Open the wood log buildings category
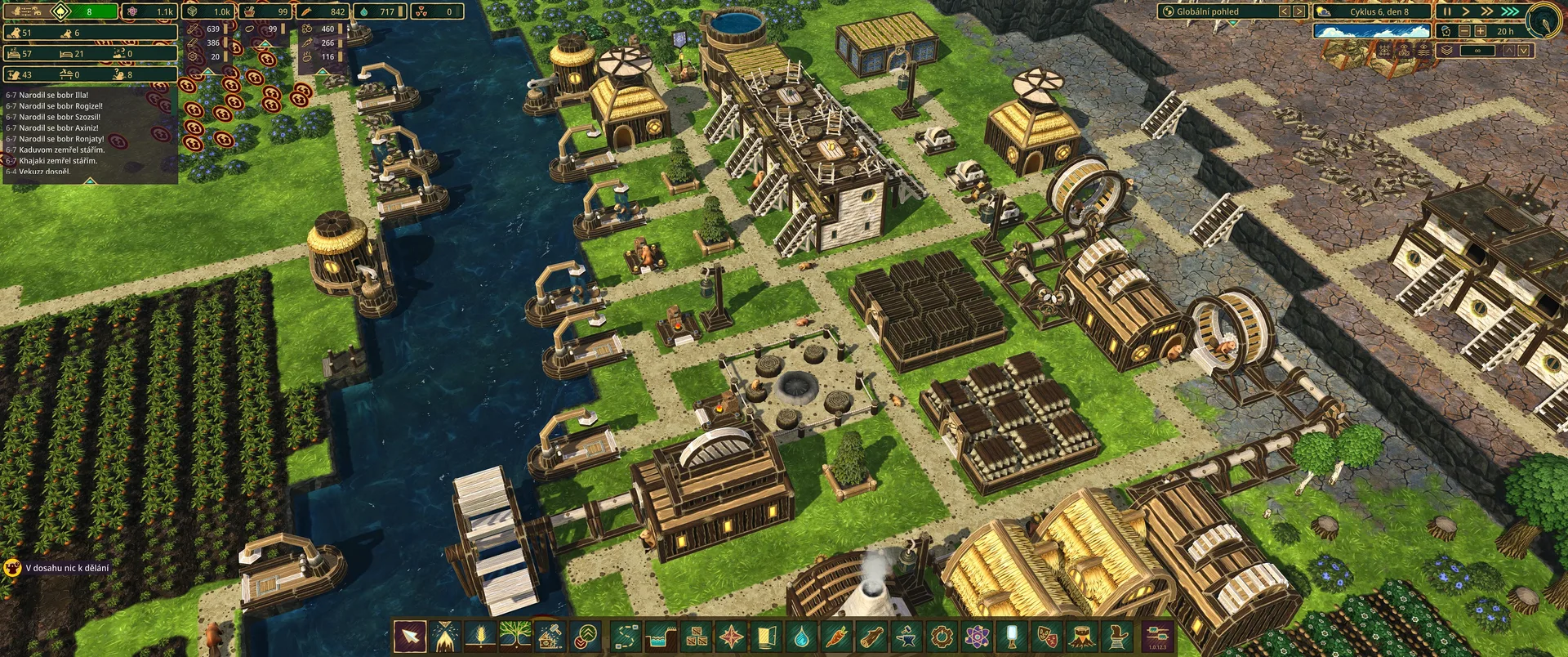This screenshot has width=1568, height=657. click(871, 636)
